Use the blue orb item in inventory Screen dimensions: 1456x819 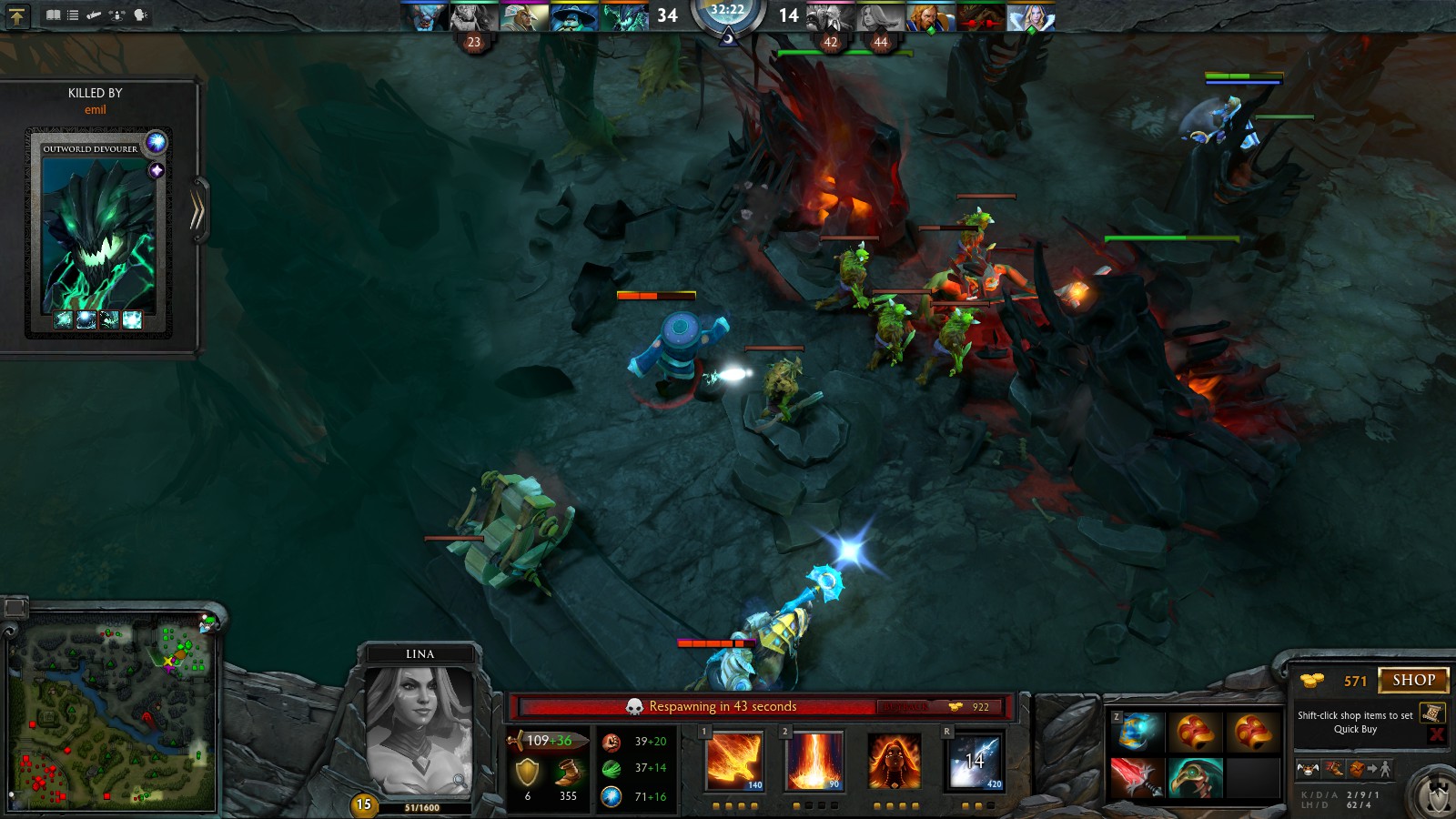(x=1137, y=732)
